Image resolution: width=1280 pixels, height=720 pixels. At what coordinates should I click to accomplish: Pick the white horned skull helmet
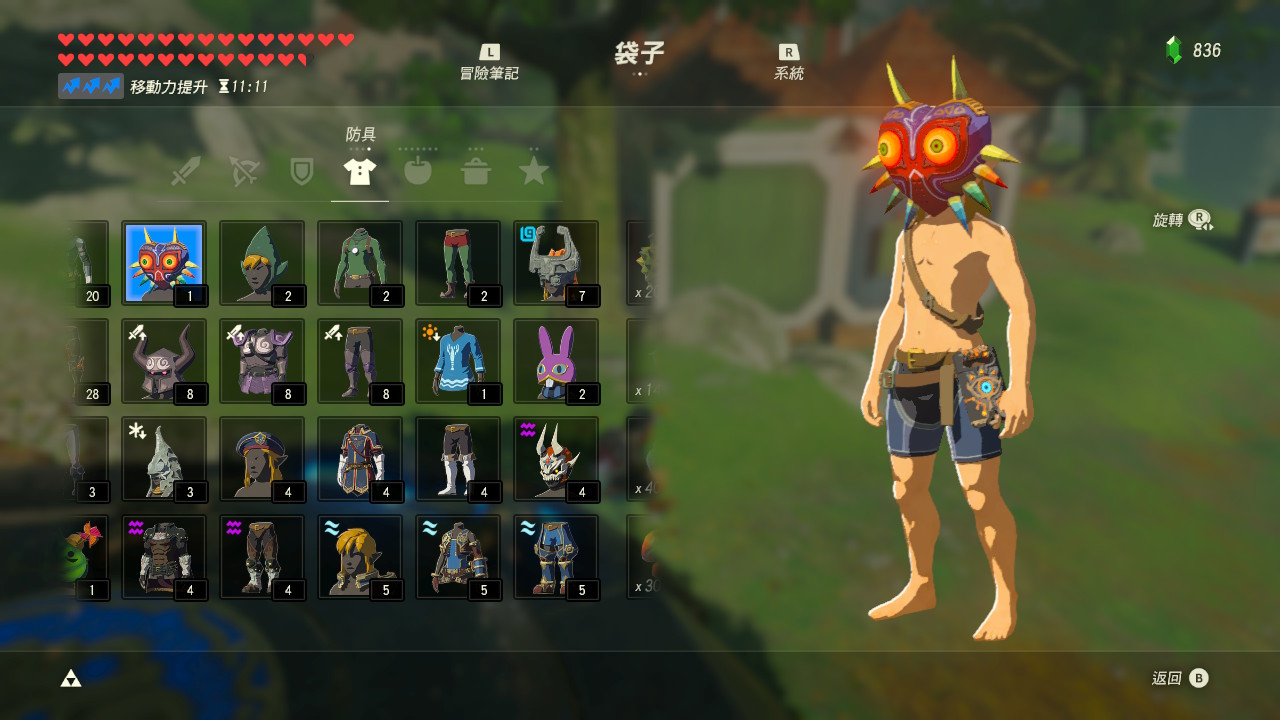[x=555, y=458]
